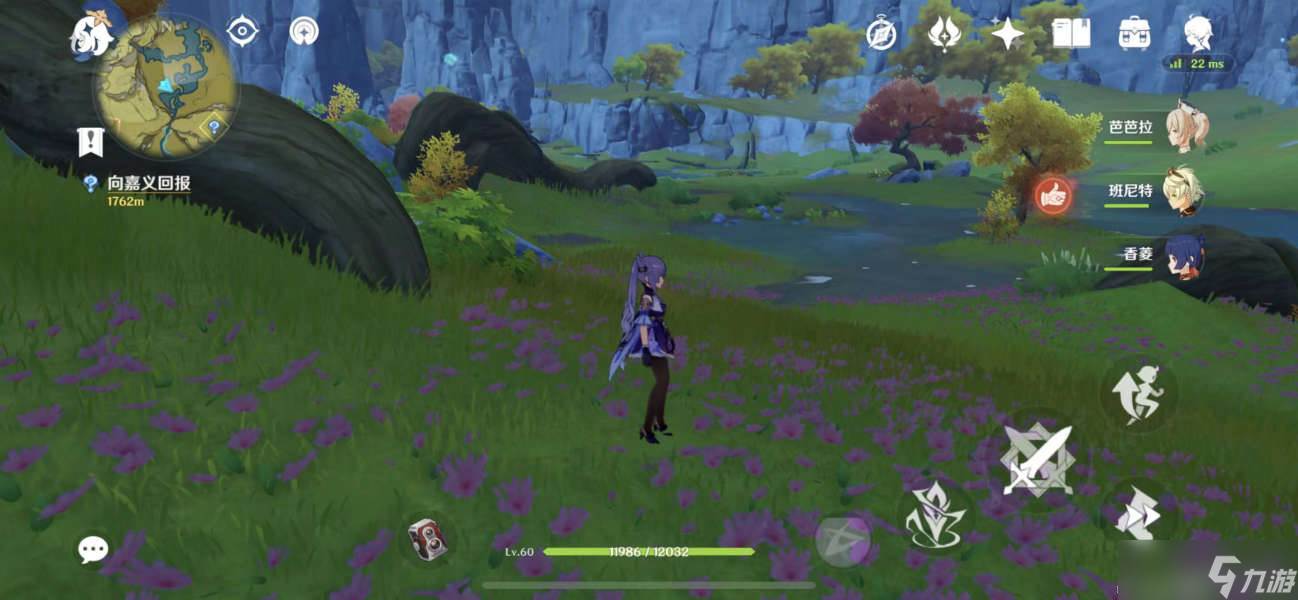Open the quest navigation icon beside the minimap
The image size is (1298, 600).
(242, 31)
